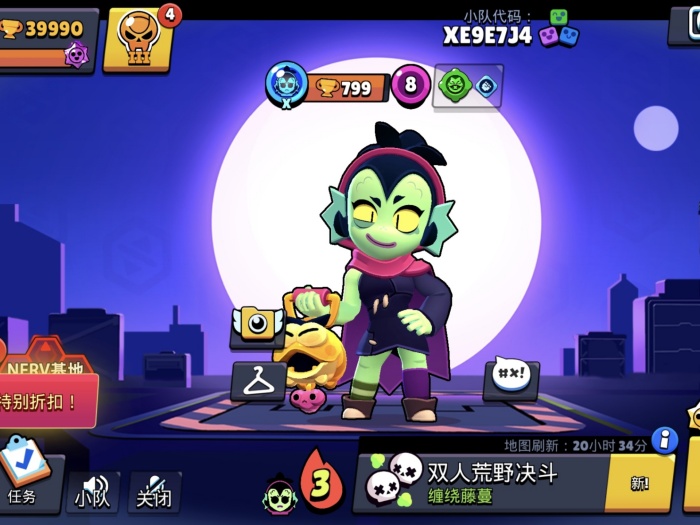Tap the team code XE9E7J4

coord(487,35)
